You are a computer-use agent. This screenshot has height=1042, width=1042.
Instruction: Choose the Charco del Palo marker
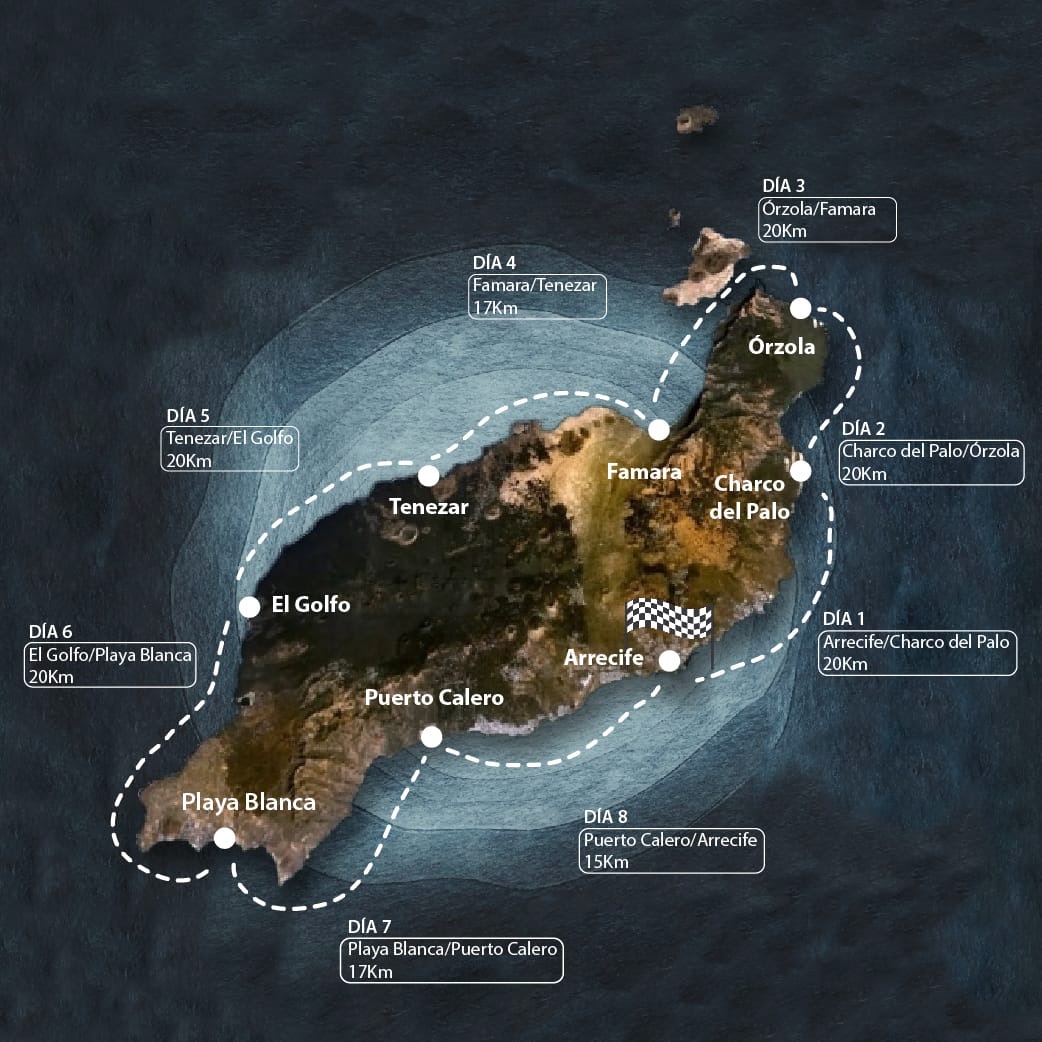point(800,471)
